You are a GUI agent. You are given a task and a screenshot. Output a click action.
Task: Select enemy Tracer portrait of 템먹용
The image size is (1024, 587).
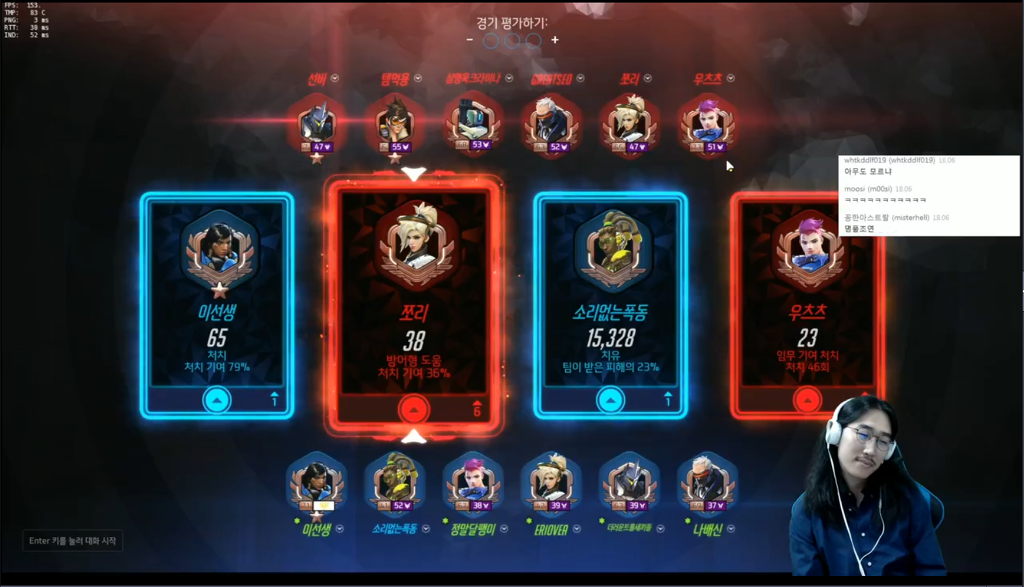point(393,124)
